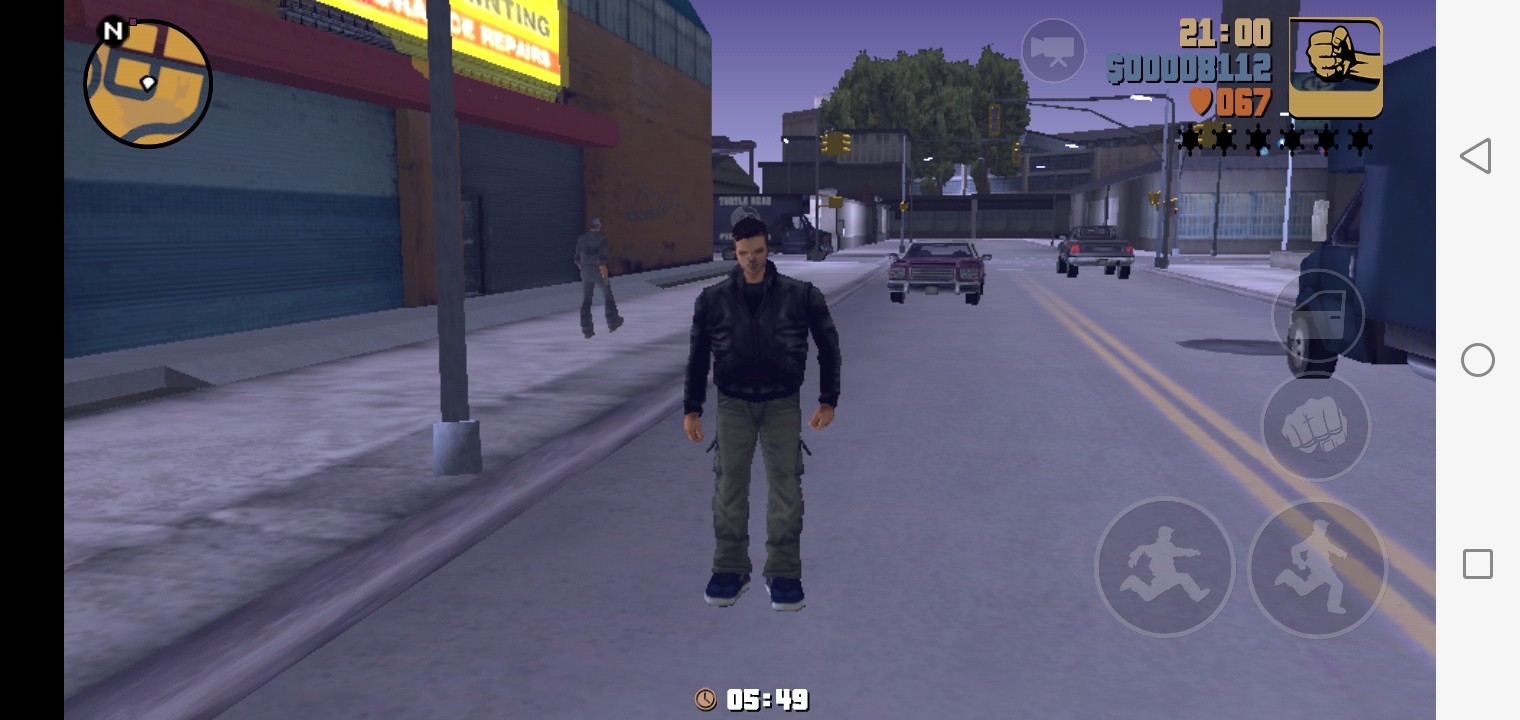The height and width of the screenshot is (720, 1520).
Task: Toggle camera view using the camera button
Action: click(1053, 50)
